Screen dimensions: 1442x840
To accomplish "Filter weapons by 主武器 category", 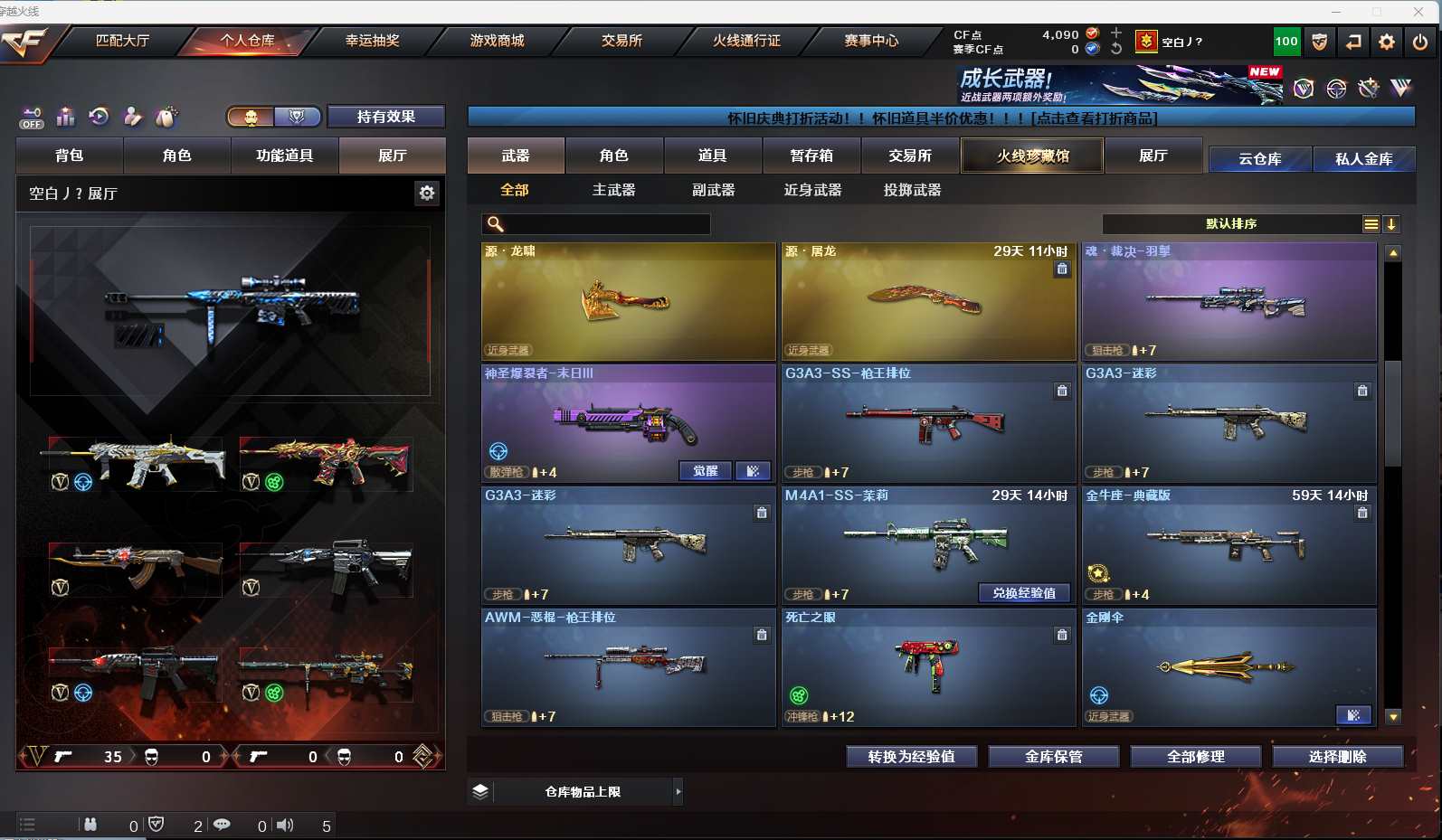I will point(613,190).
